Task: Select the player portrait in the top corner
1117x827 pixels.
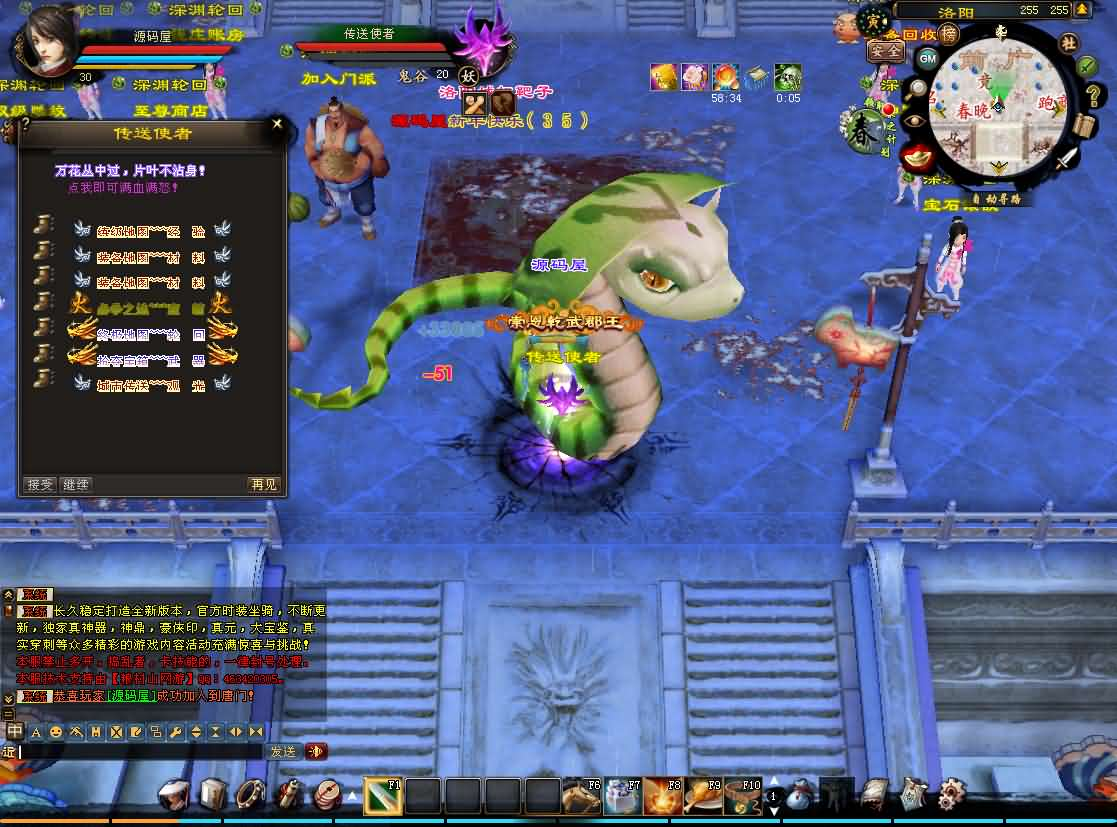Action: pos(47,40)
